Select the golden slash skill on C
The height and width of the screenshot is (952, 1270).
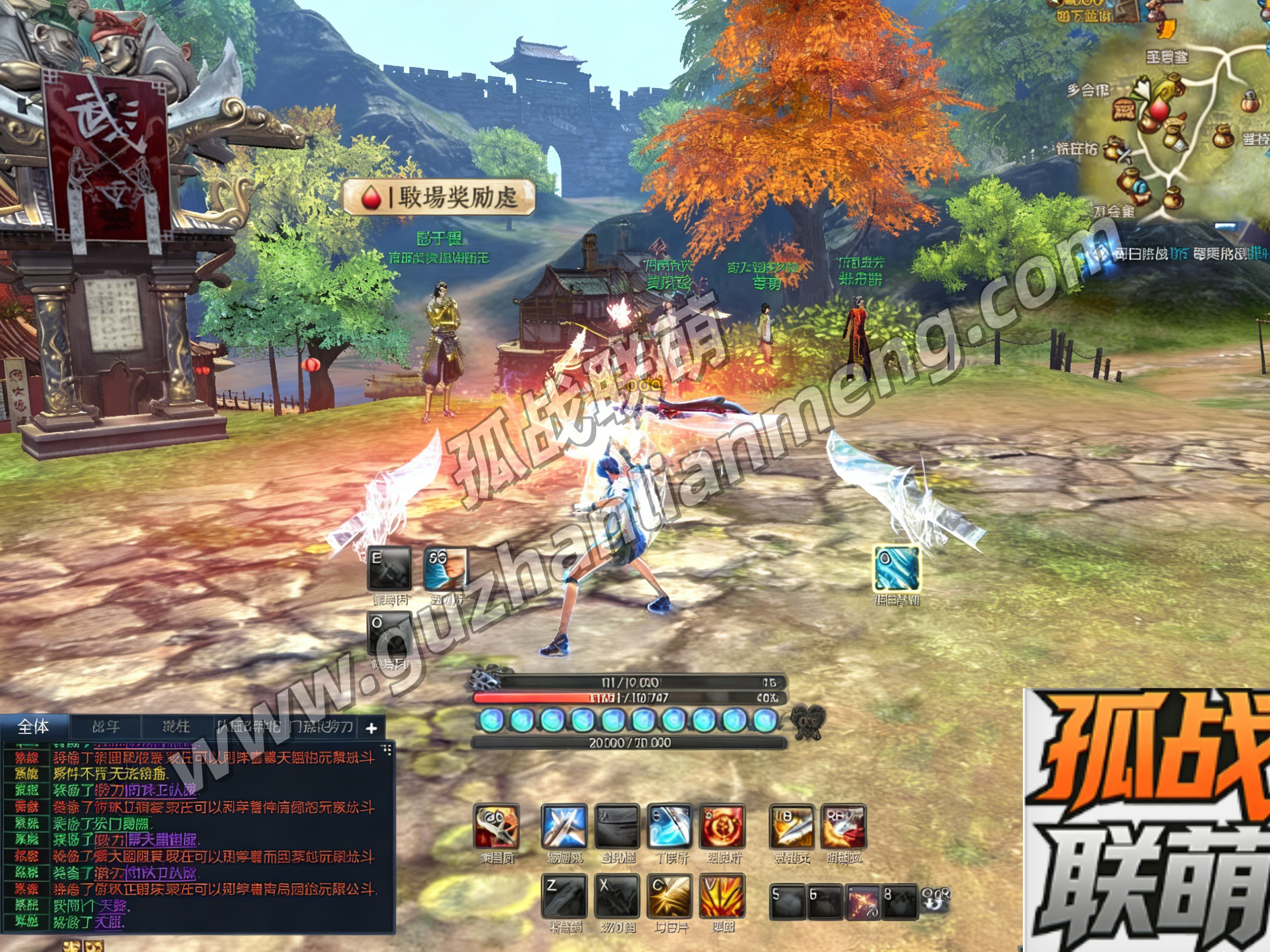click(x=669, y=896)
